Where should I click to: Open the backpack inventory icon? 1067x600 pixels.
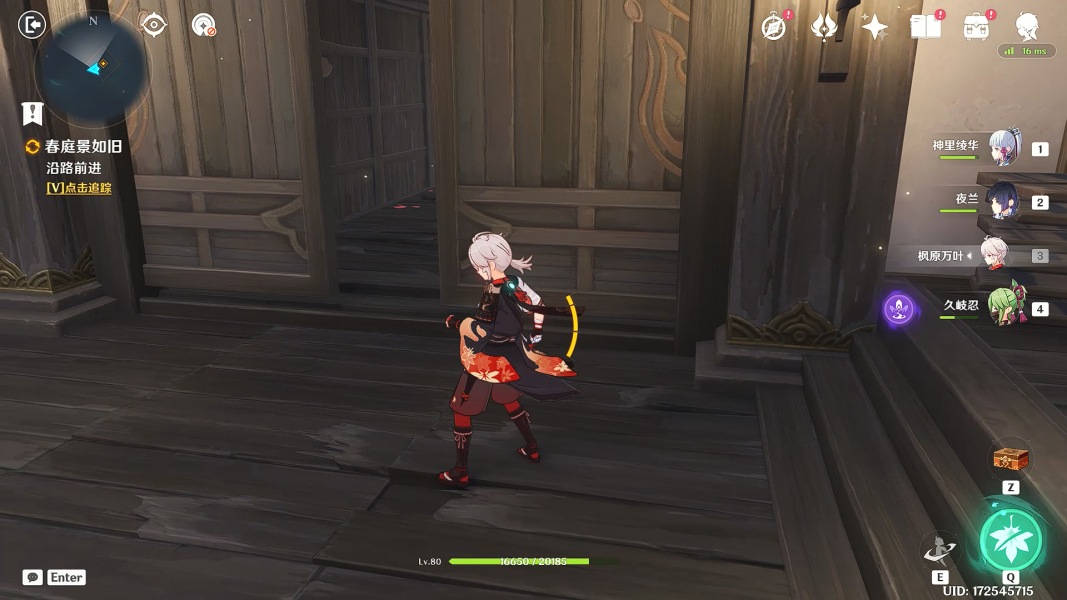pos(976,27)
